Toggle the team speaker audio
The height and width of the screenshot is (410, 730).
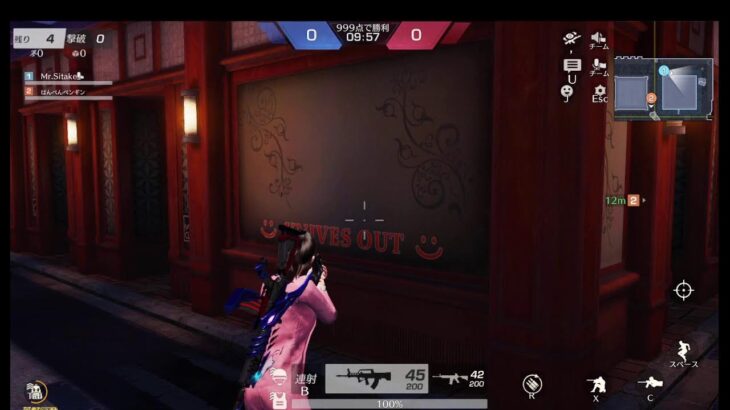599,39
